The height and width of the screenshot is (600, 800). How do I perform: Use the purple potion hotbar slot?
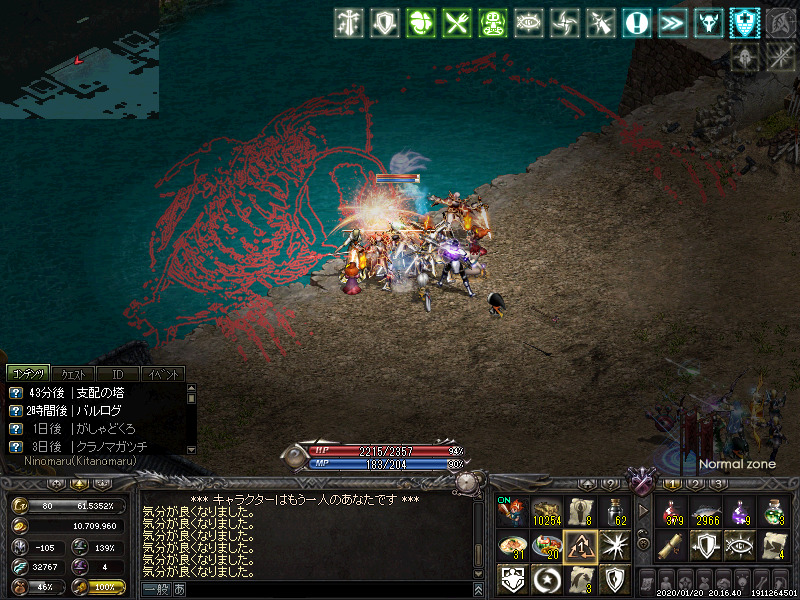click(741, 512)
